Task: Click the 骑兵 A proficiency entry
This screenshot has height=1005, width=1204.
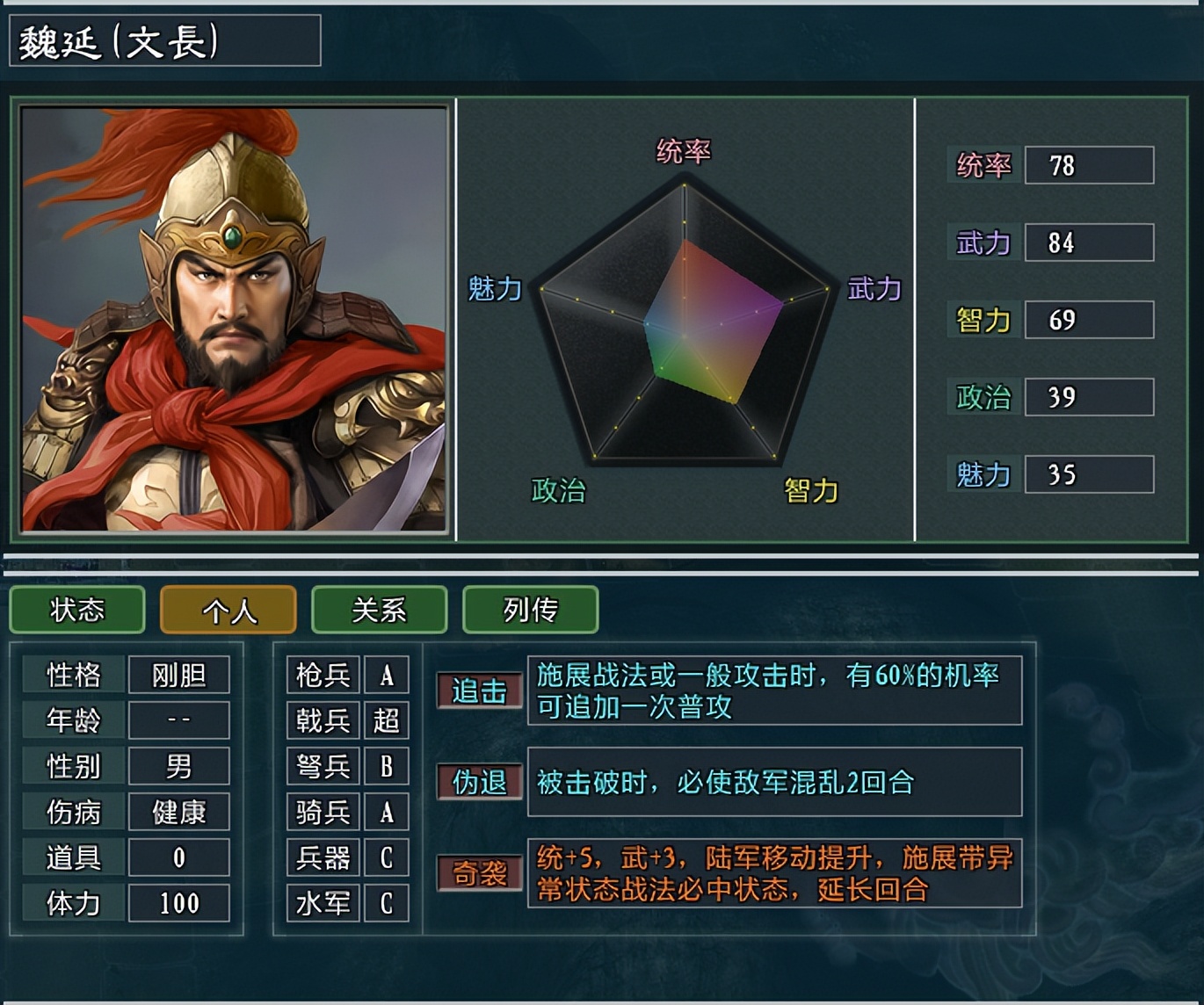Action: [347, 812]
